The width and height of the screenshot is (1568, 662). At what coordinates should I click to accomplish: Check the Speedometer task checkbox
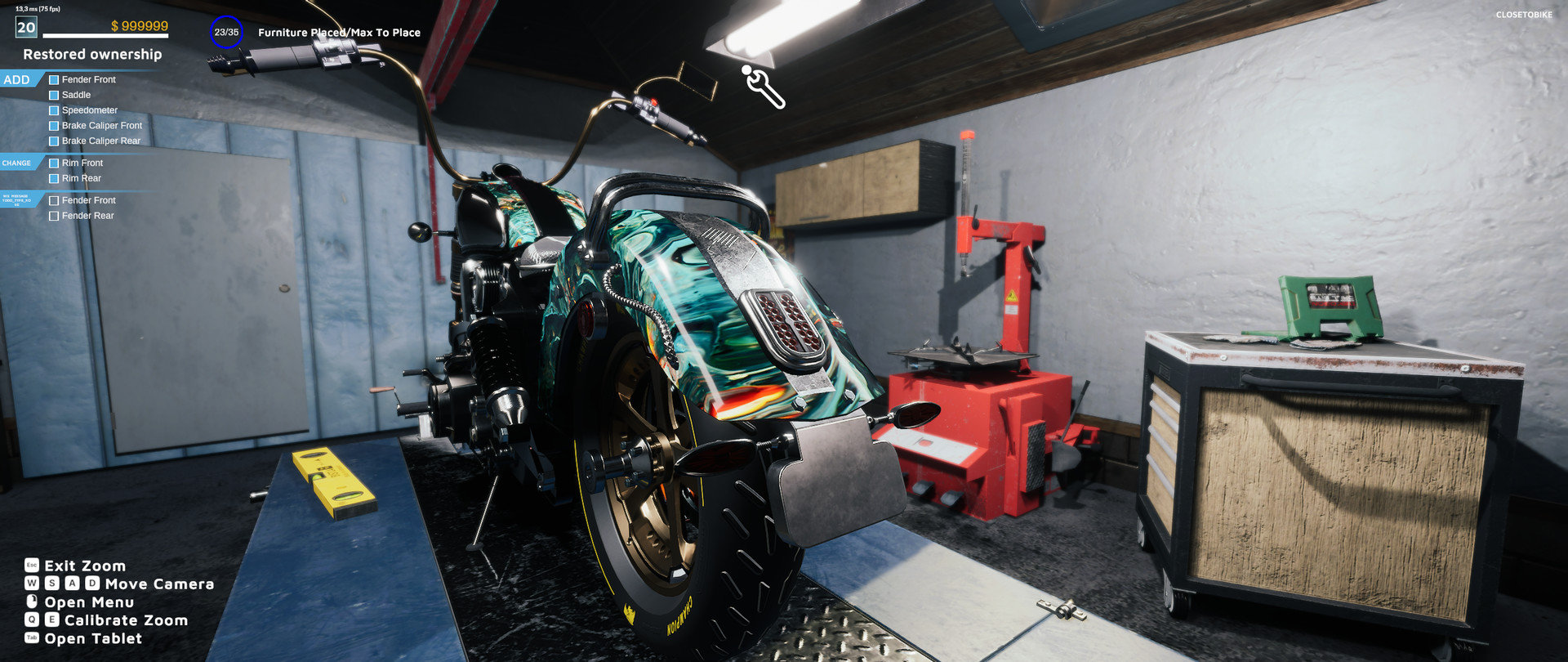[54, 110]
